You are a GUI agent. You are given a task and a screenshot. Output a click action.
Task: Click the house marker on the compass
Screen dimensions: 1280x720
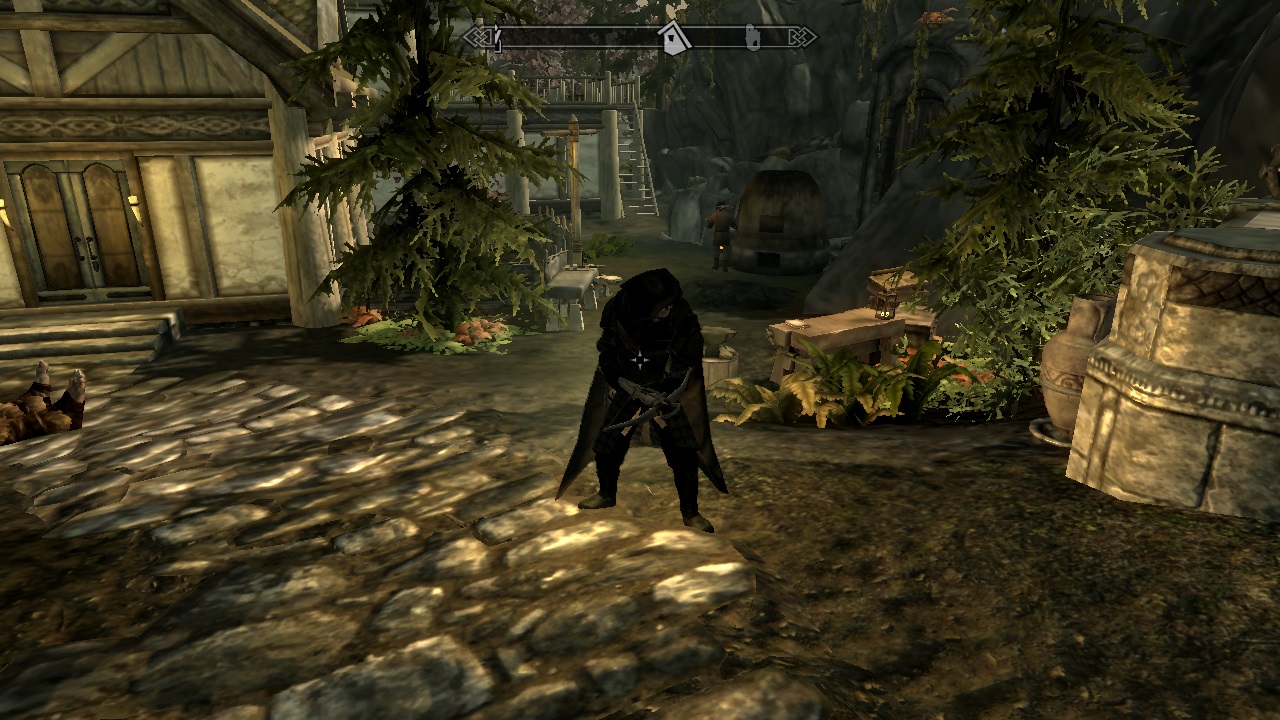[673, 39]
